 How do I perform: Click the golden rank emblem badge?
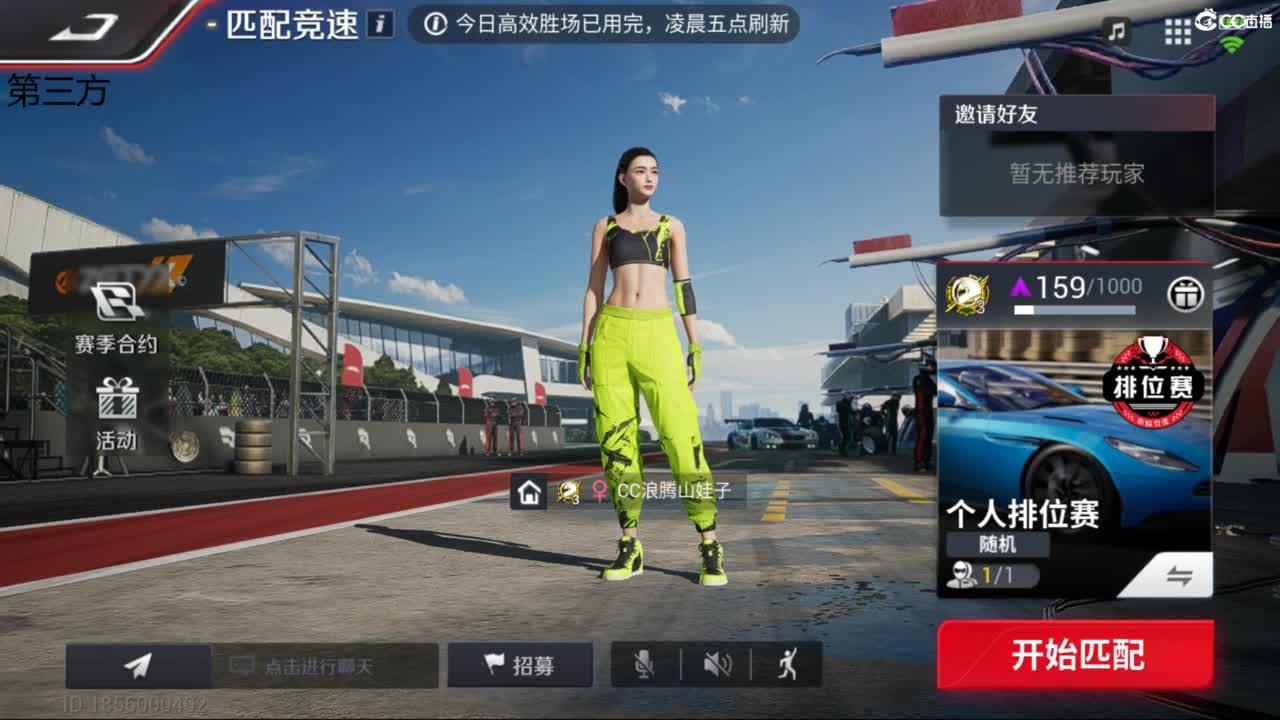point(963,293)
